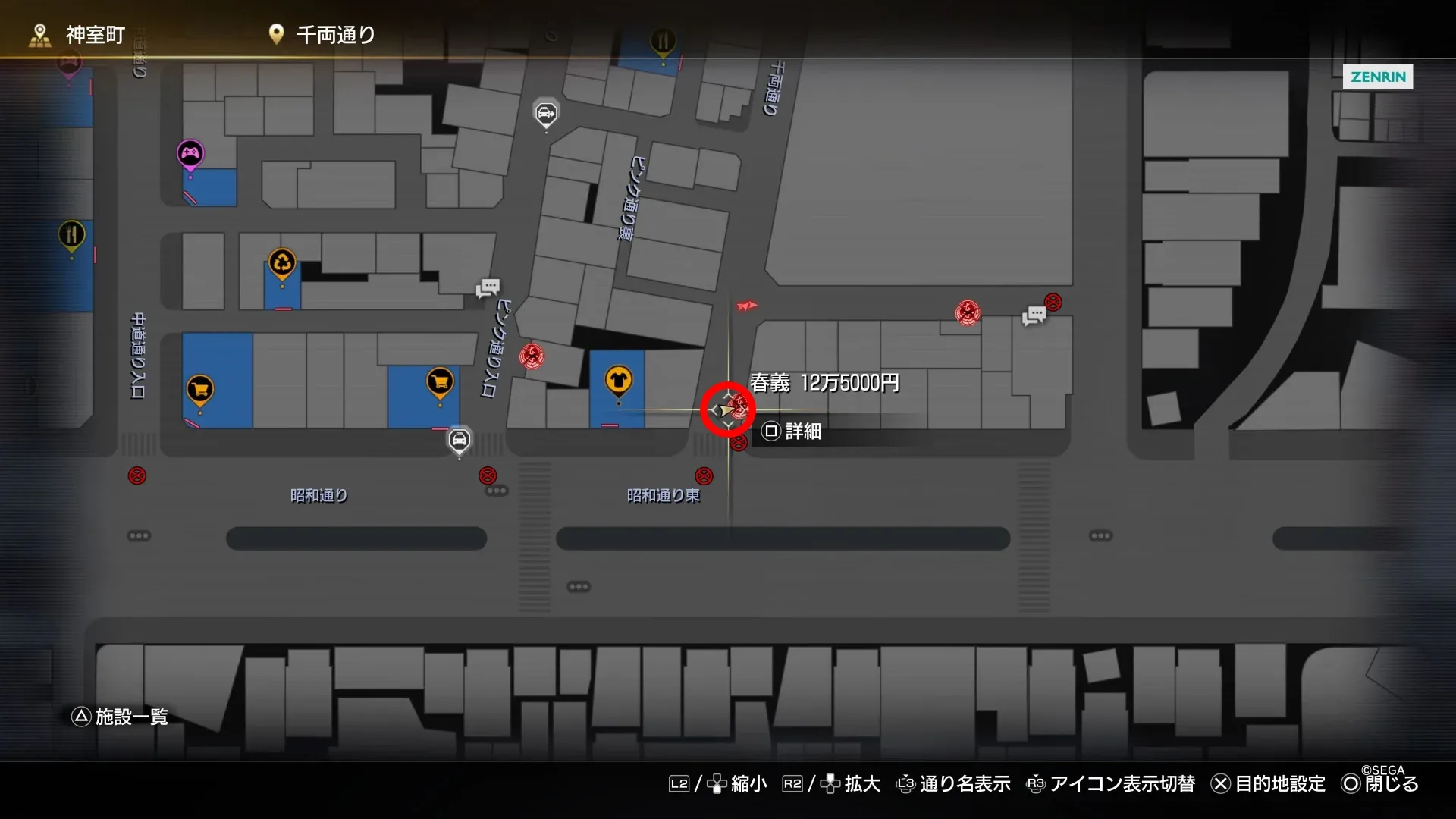1456x819 pixels.
Task: Click the taxi icon below 昭和通り crosswalk
Action: [x=459, y=441]
